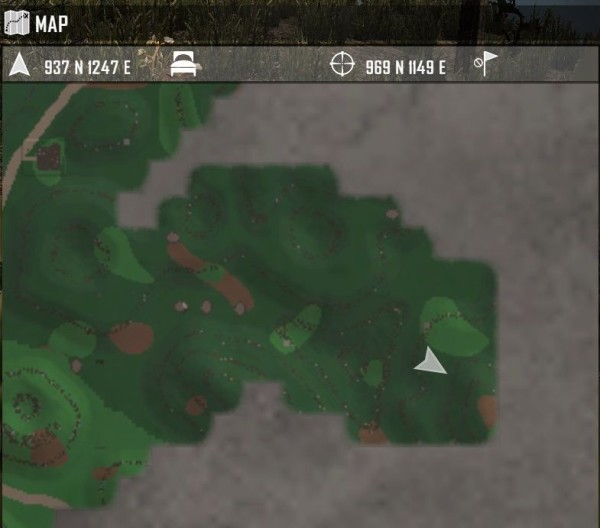Click the crosshair cursor-coordinates icon
Screen dimensions: 600x528
click(x=343, y=66)
